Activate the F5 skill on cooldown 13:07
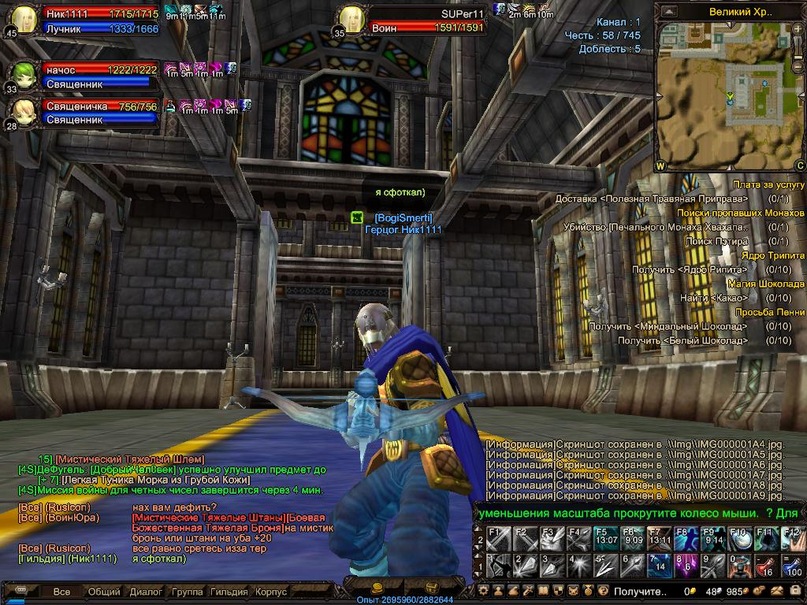The height and width of the screenshot is (605, 807). tap(607, 539)
